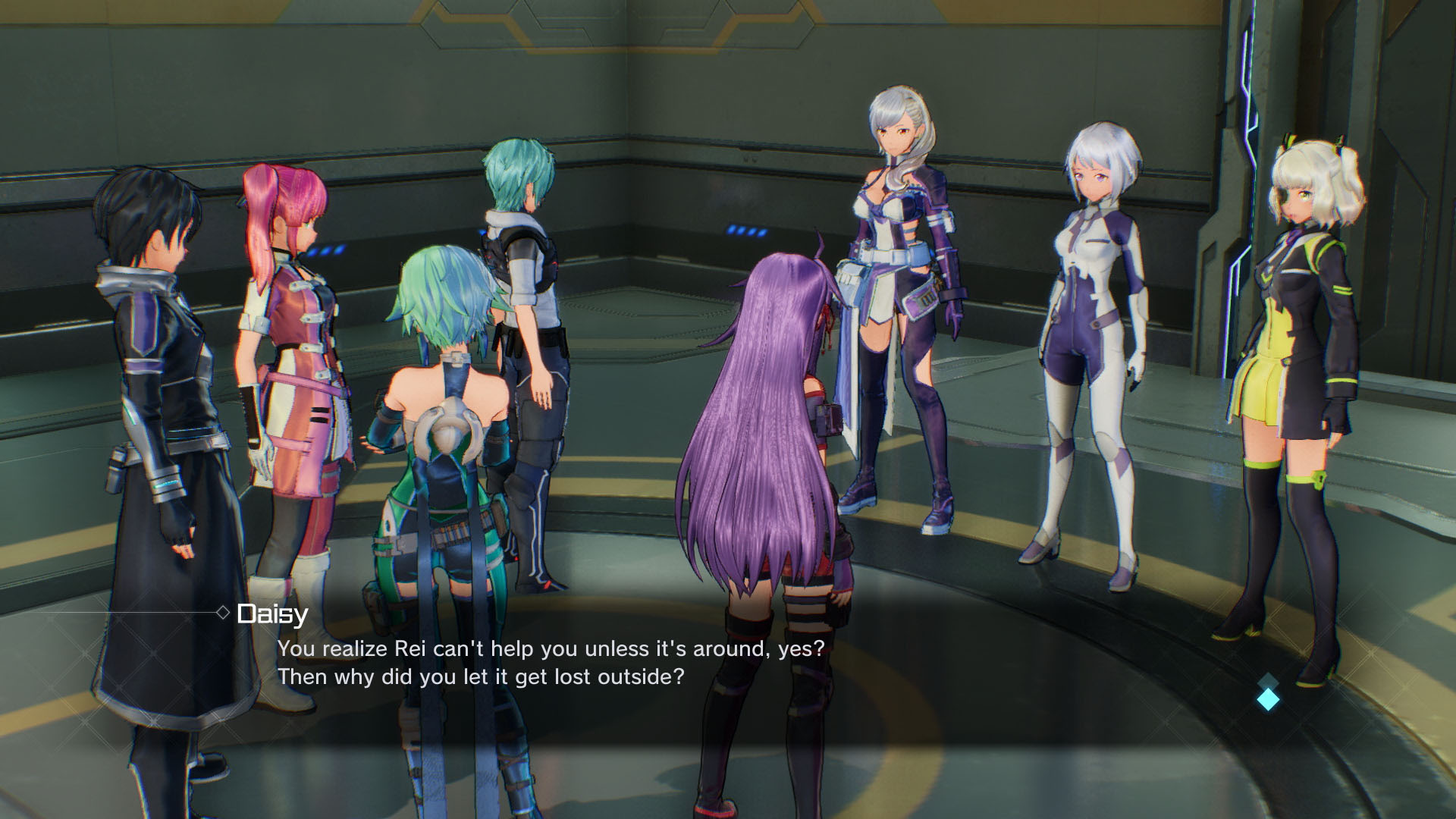Select the speaker name label Daisy

click(271, 613)
